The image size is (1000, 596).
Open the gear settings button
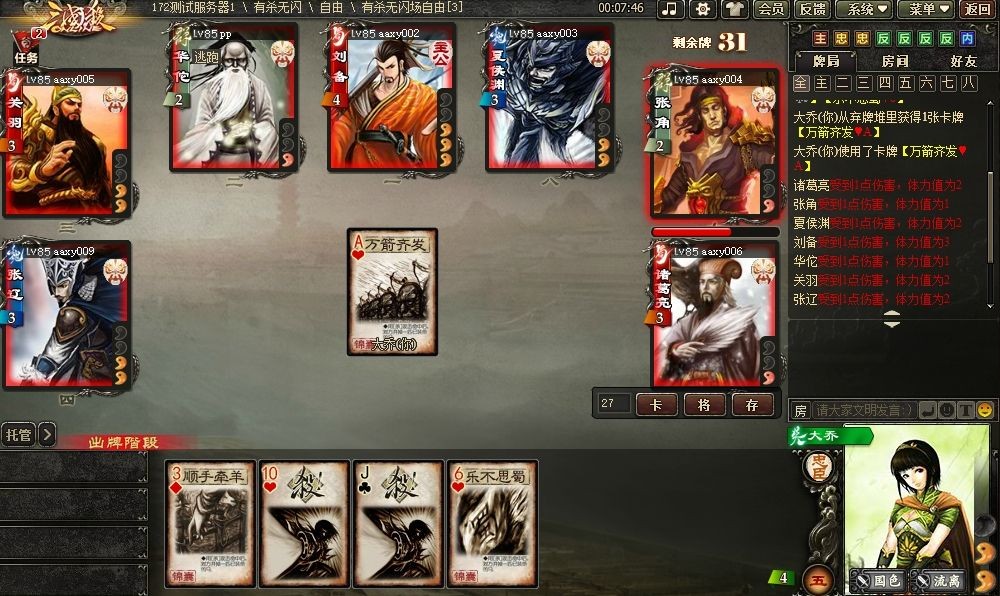[x=703, y=9]
